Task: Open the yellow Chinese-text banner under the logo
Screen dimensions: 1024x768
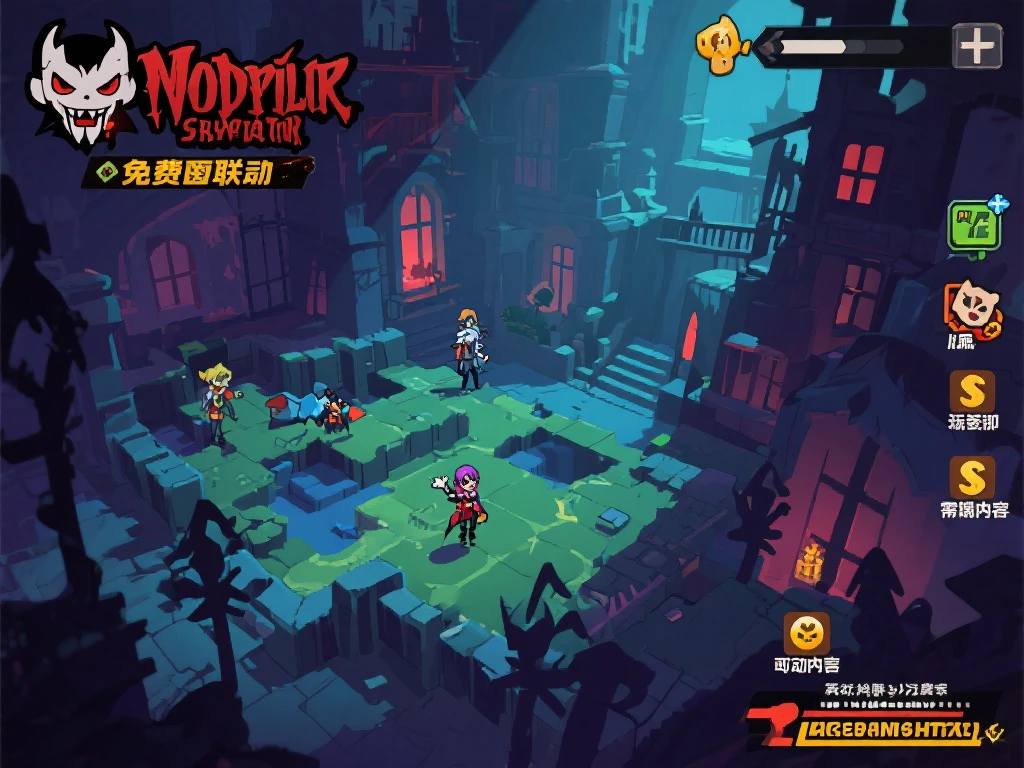Action: [197, 172]
